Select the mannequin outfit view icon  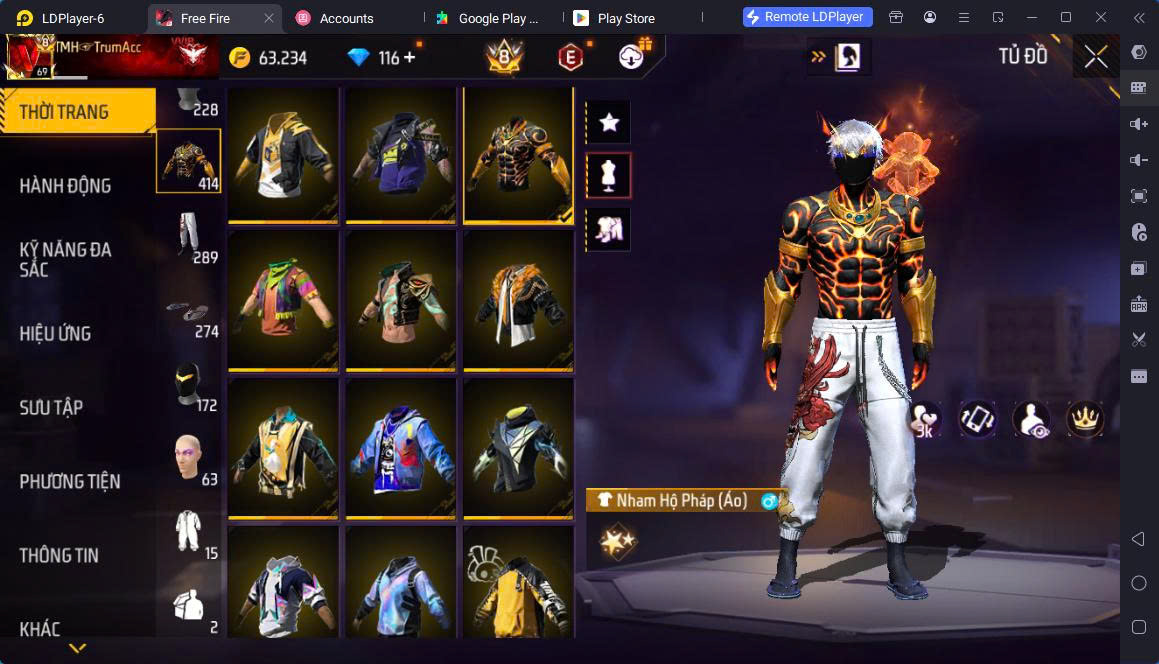tap(608, 176)
